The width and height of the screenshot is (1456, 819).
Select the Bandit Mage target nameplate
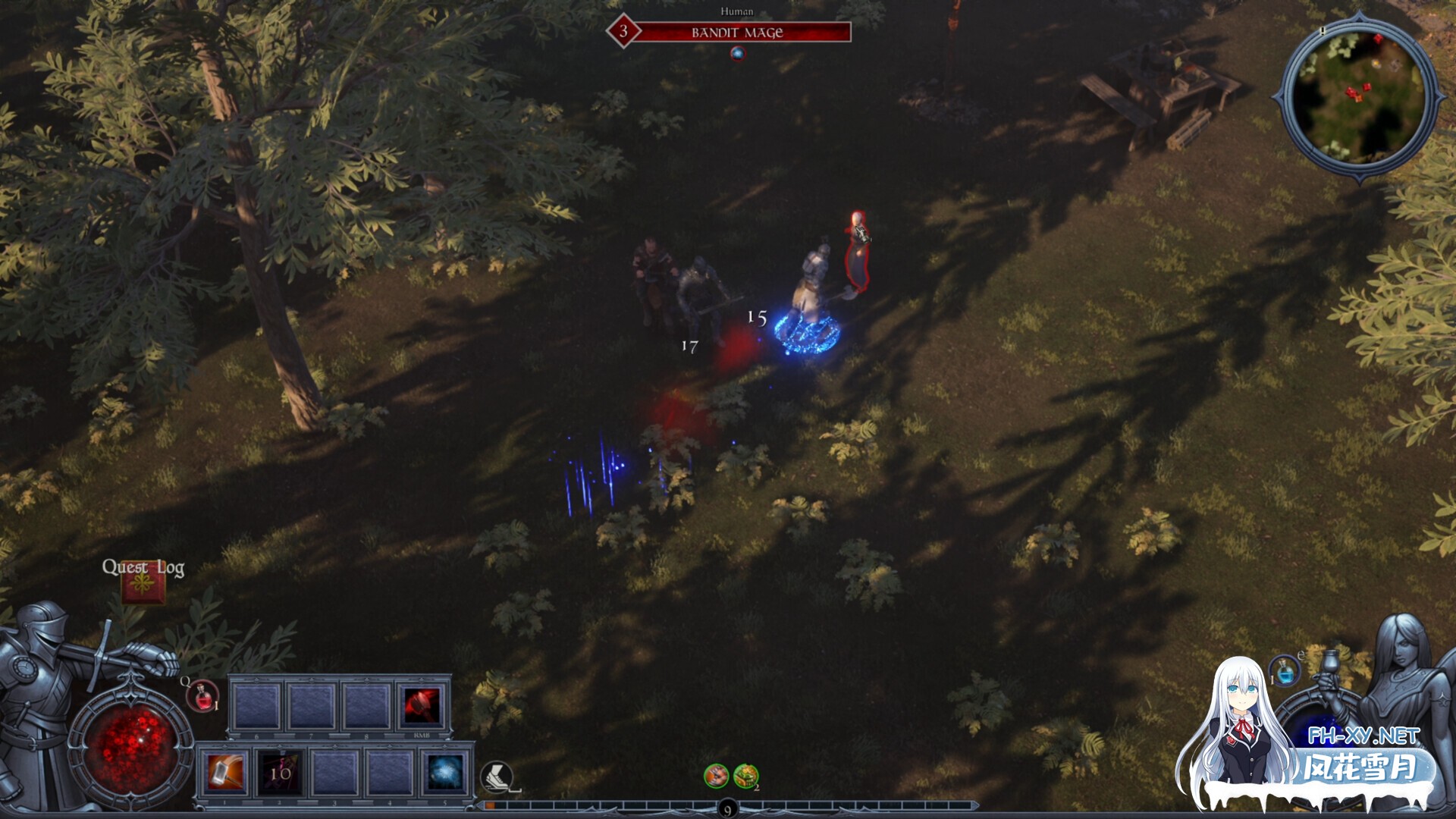pos(736,33)
